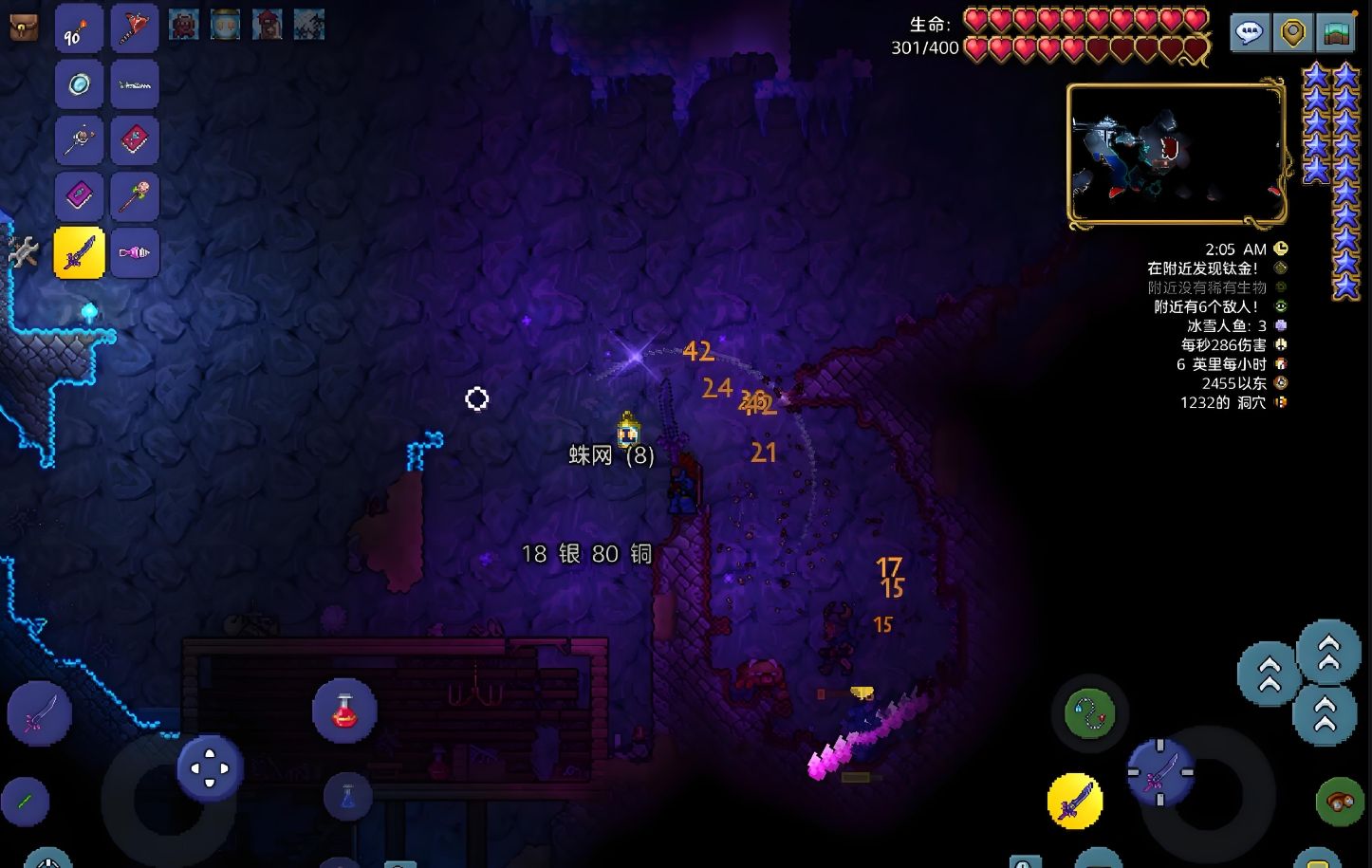Screen dimensions: 1372x868
Task: Open the inventory bag
Action: [24, 27]
